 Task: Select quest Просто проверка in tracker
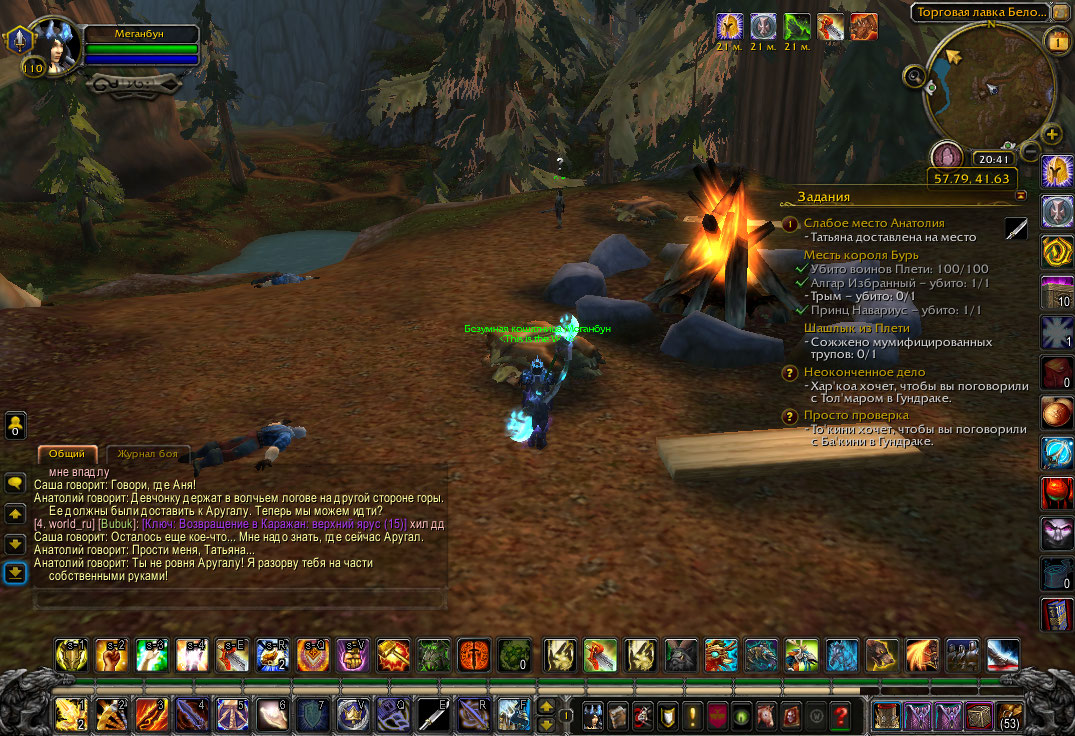[856, 415]
